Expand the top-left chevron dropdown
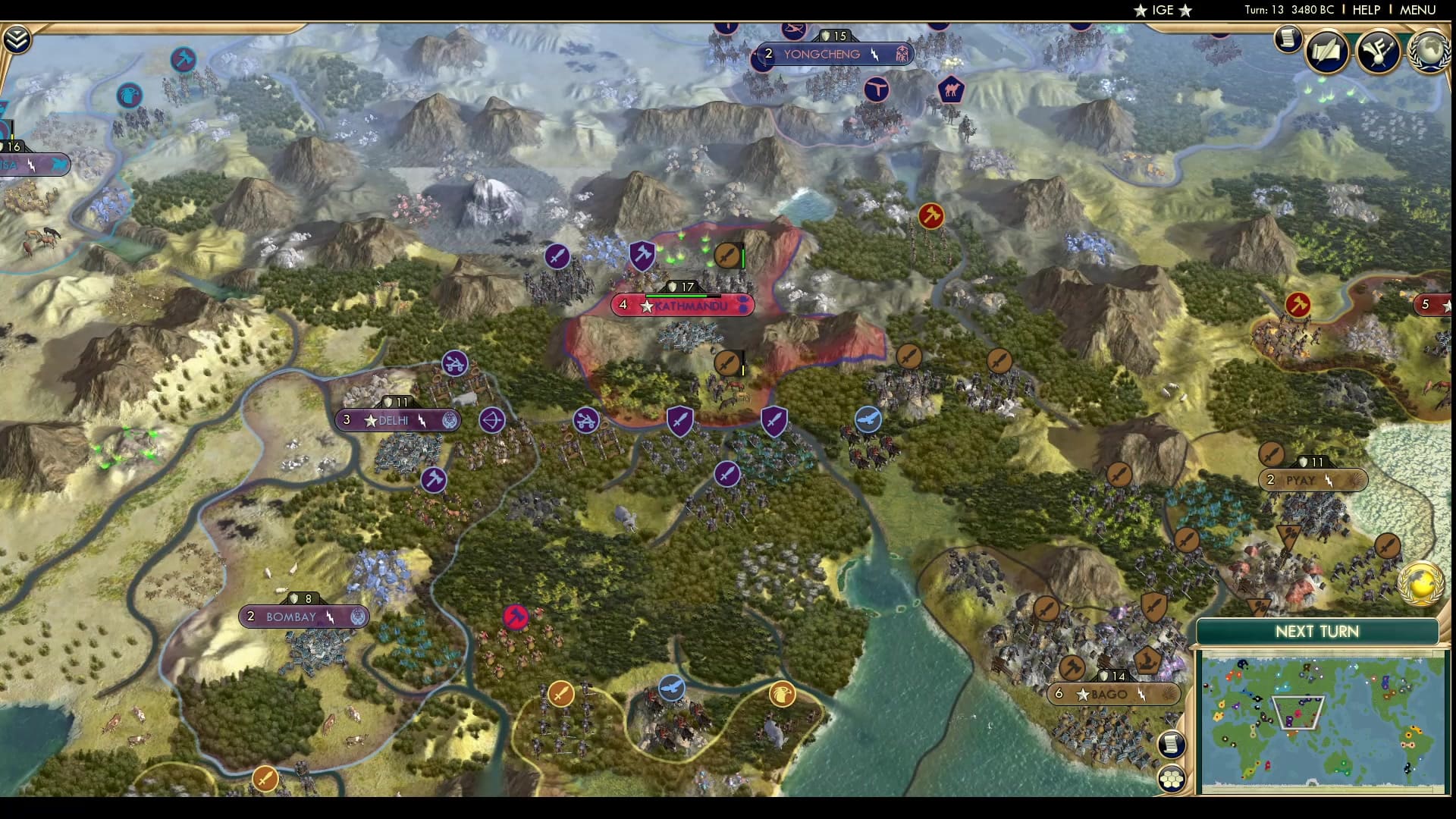This screenshot has height=819, width=1456. click(17, 39)
